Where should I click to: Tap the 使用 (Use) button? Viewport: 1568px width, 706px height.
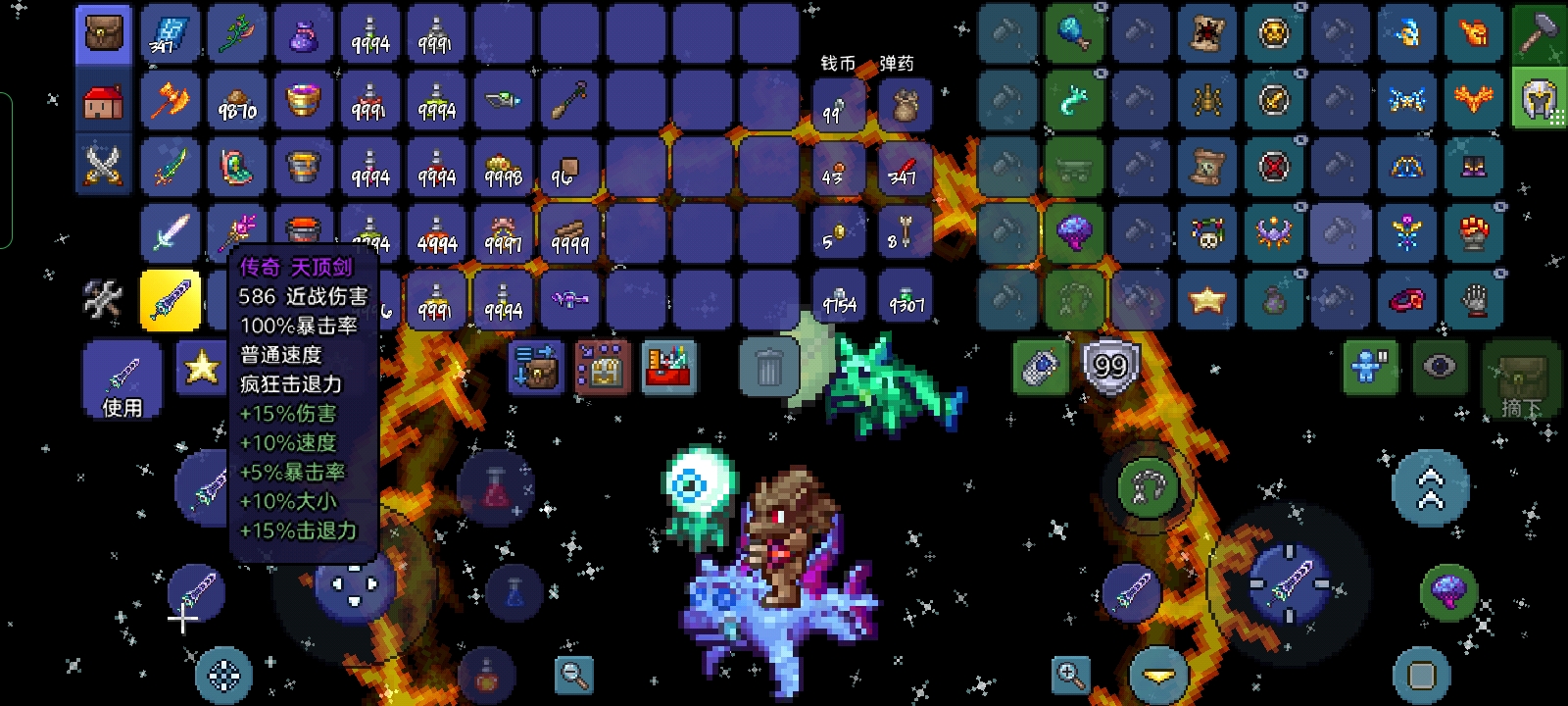pyautogui.click(x=122, y=380)
